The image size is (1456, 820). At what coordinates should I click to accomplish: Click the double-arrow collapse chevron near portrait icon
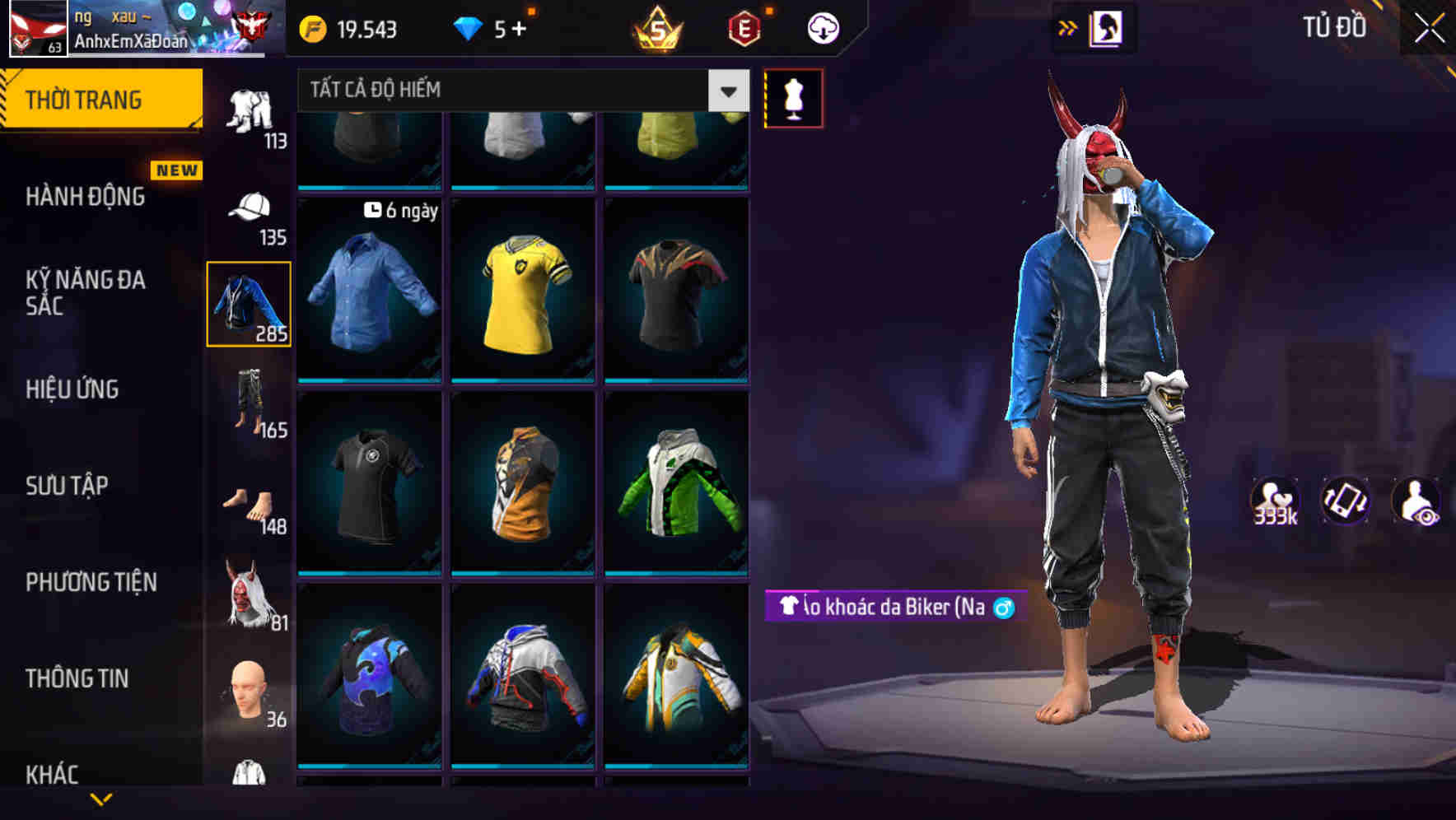[1068, 27]
